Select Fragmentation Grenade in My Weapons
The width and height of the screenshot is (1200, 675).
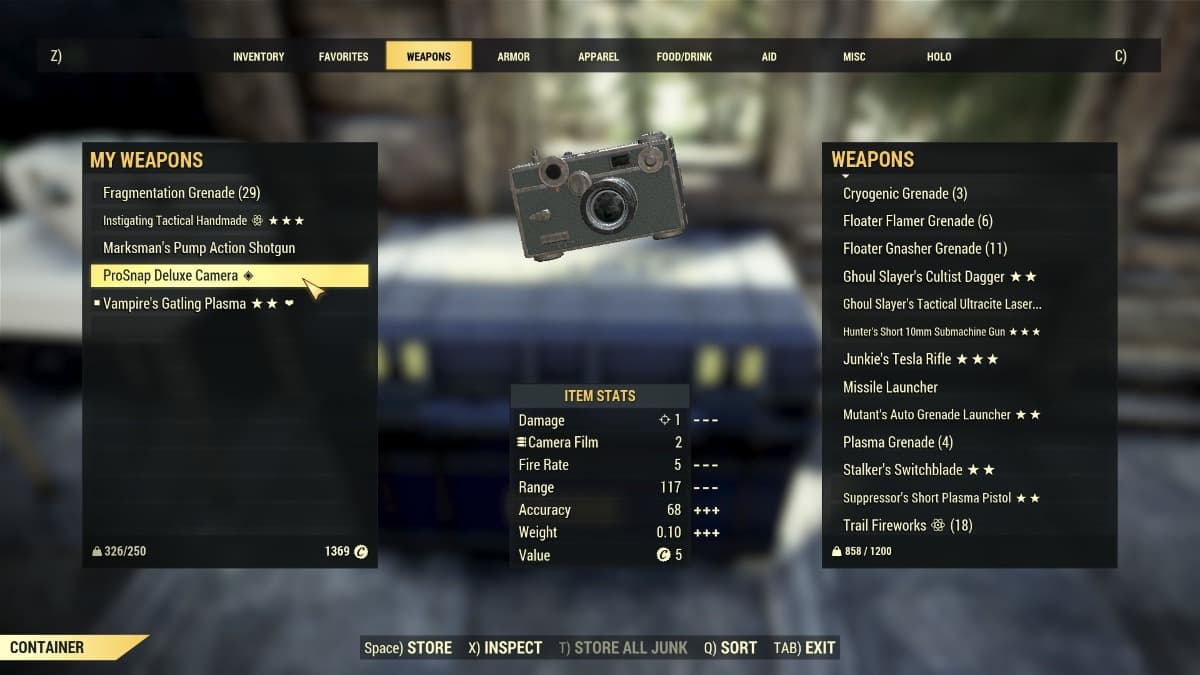[x=181, y=193]
